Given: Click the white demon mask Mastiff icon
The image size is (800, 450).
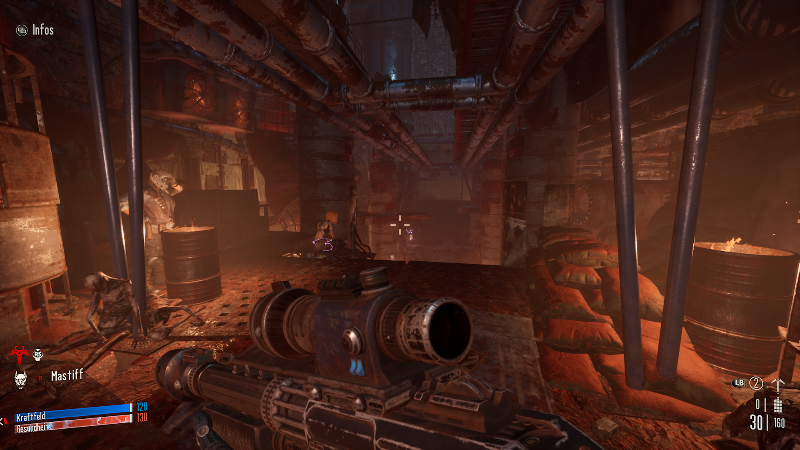Looking at the screenshot, I should [20, 377].
